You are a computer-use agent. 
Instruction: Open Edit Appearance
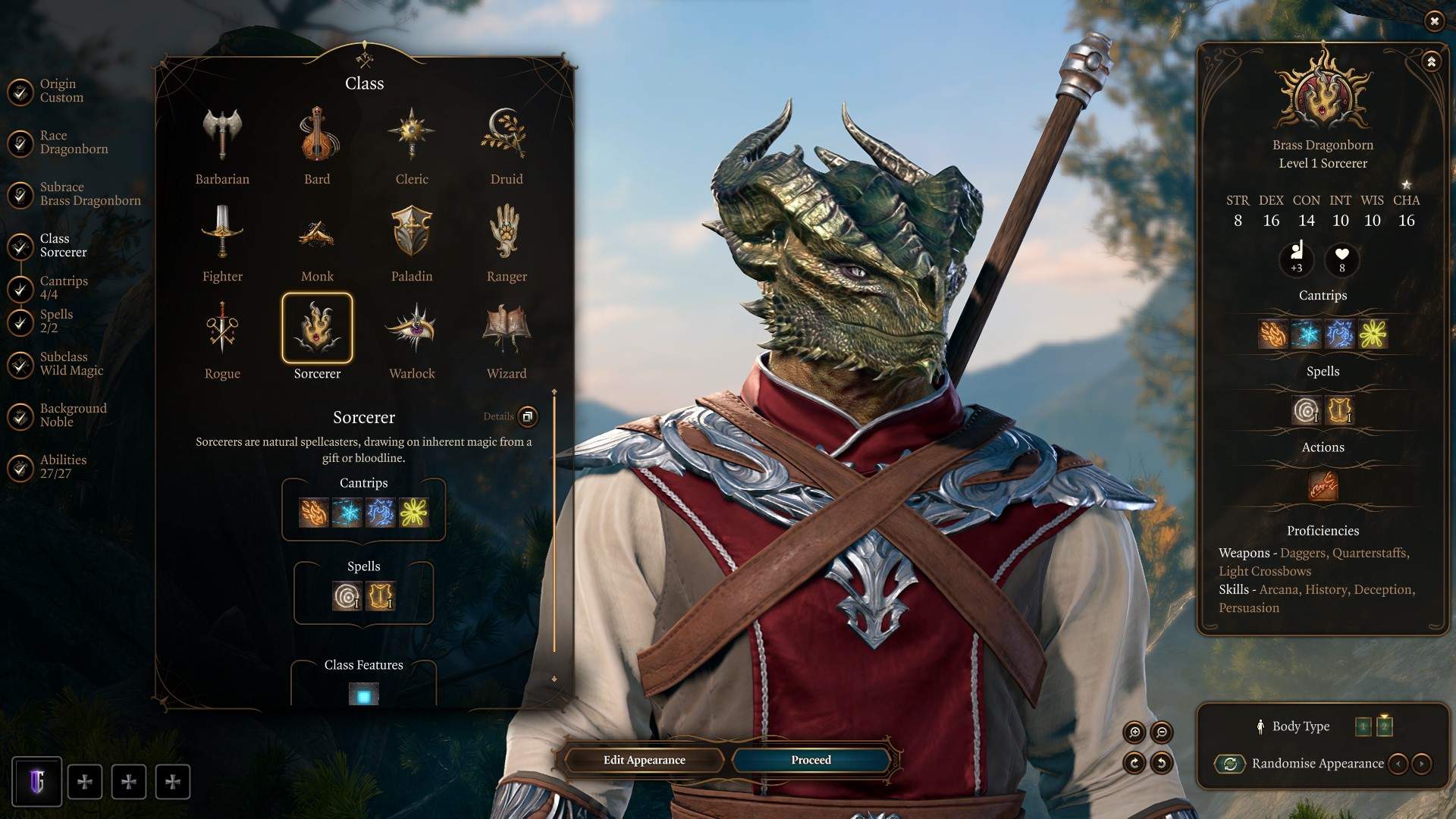pyautogui.click(x=644, y=760)
